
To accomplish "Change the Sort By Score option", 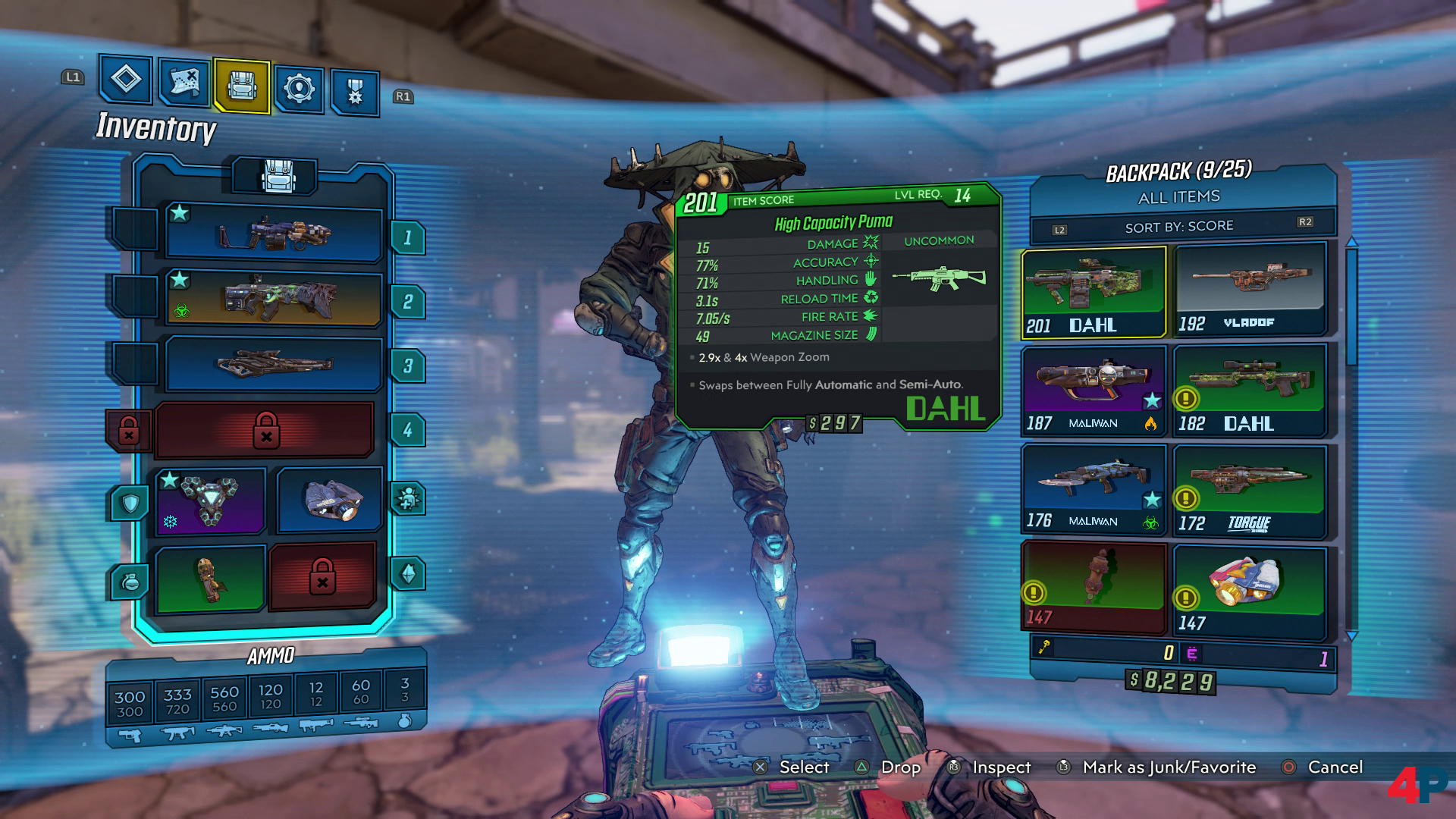I will 1179,226.
